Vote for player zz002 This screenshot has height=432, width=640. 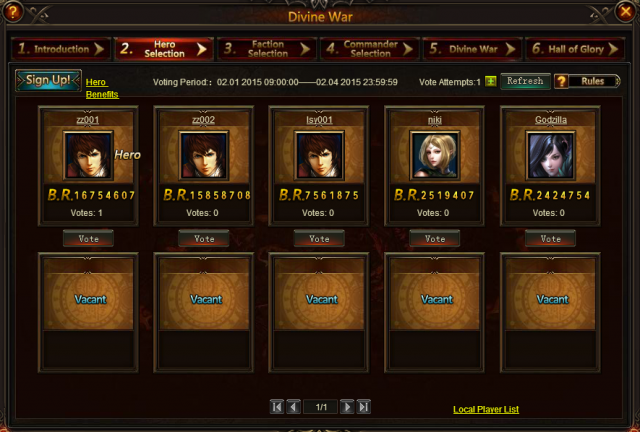coord(204,239)
